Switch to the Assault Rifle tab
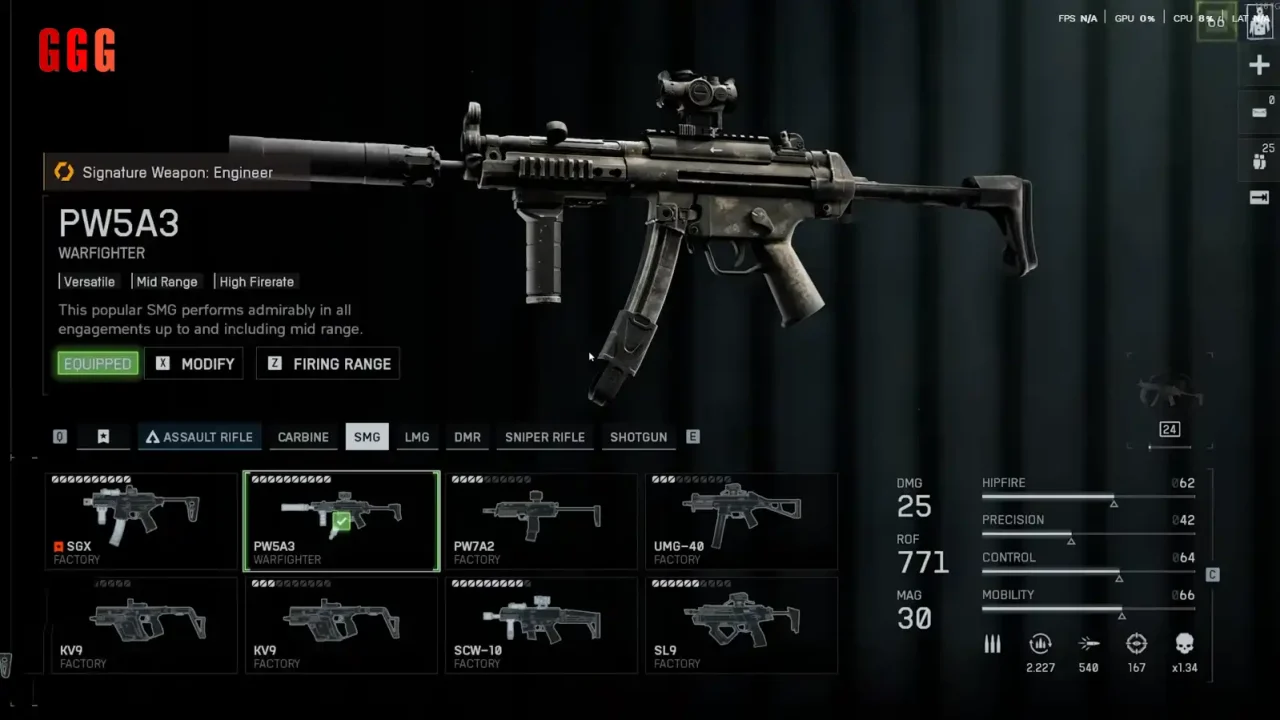 point(199,437)
